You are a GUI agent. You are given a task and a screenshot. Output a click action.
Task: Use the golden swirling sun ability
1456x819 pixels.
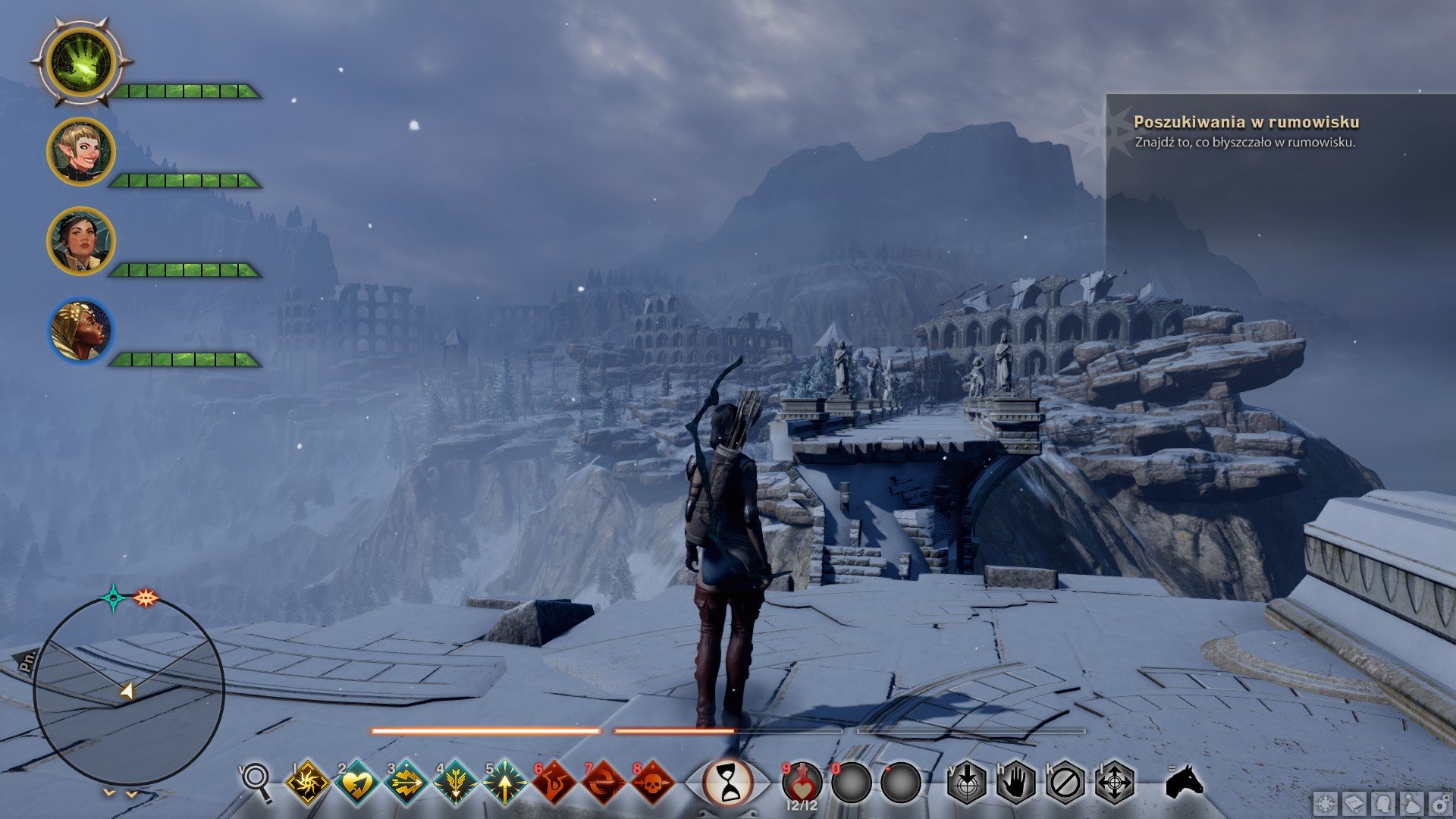(308, 782)
